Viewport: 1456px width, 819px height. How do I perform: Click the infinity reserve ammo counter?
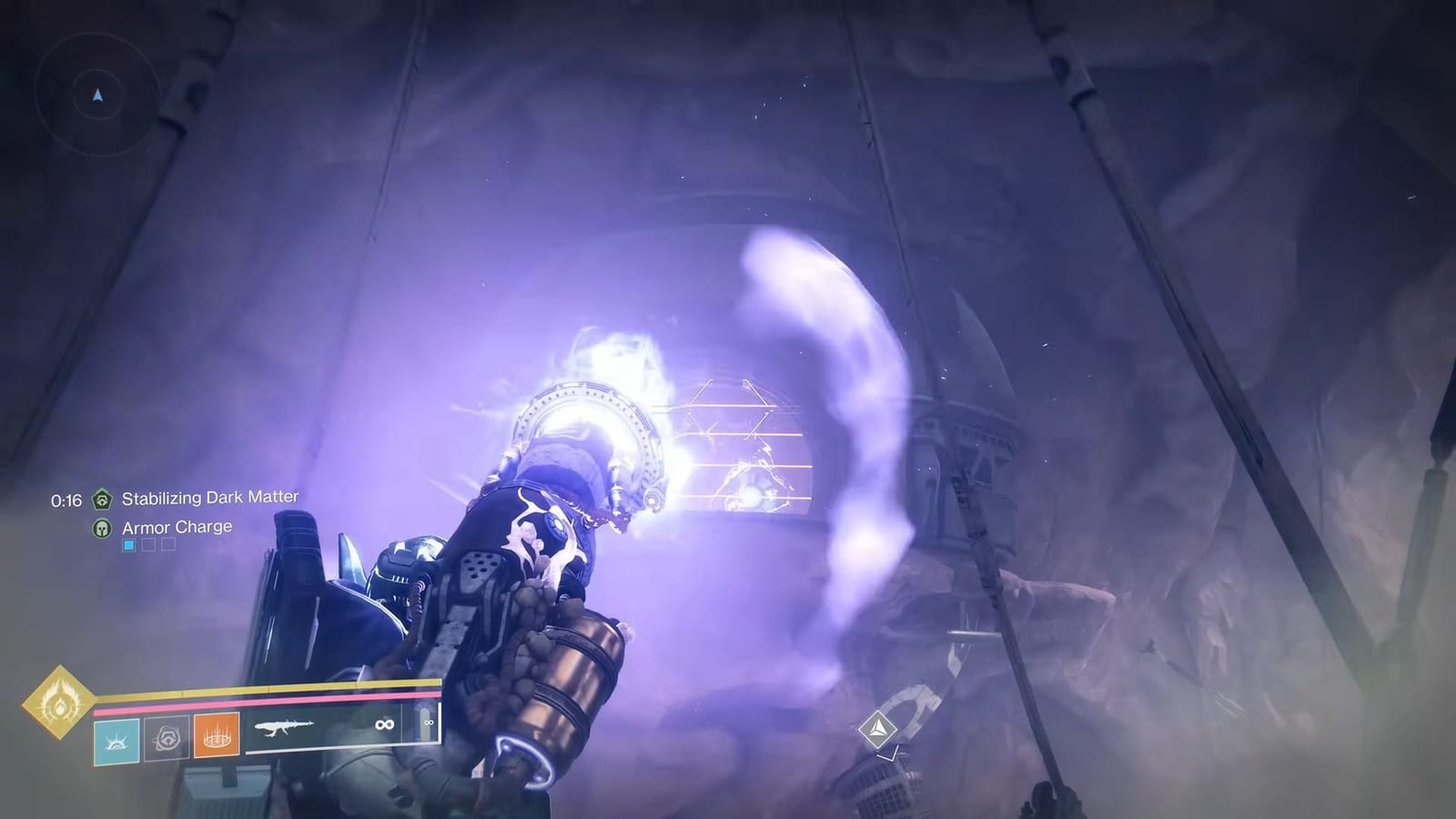pyautogui.click(x=384, y=724)
